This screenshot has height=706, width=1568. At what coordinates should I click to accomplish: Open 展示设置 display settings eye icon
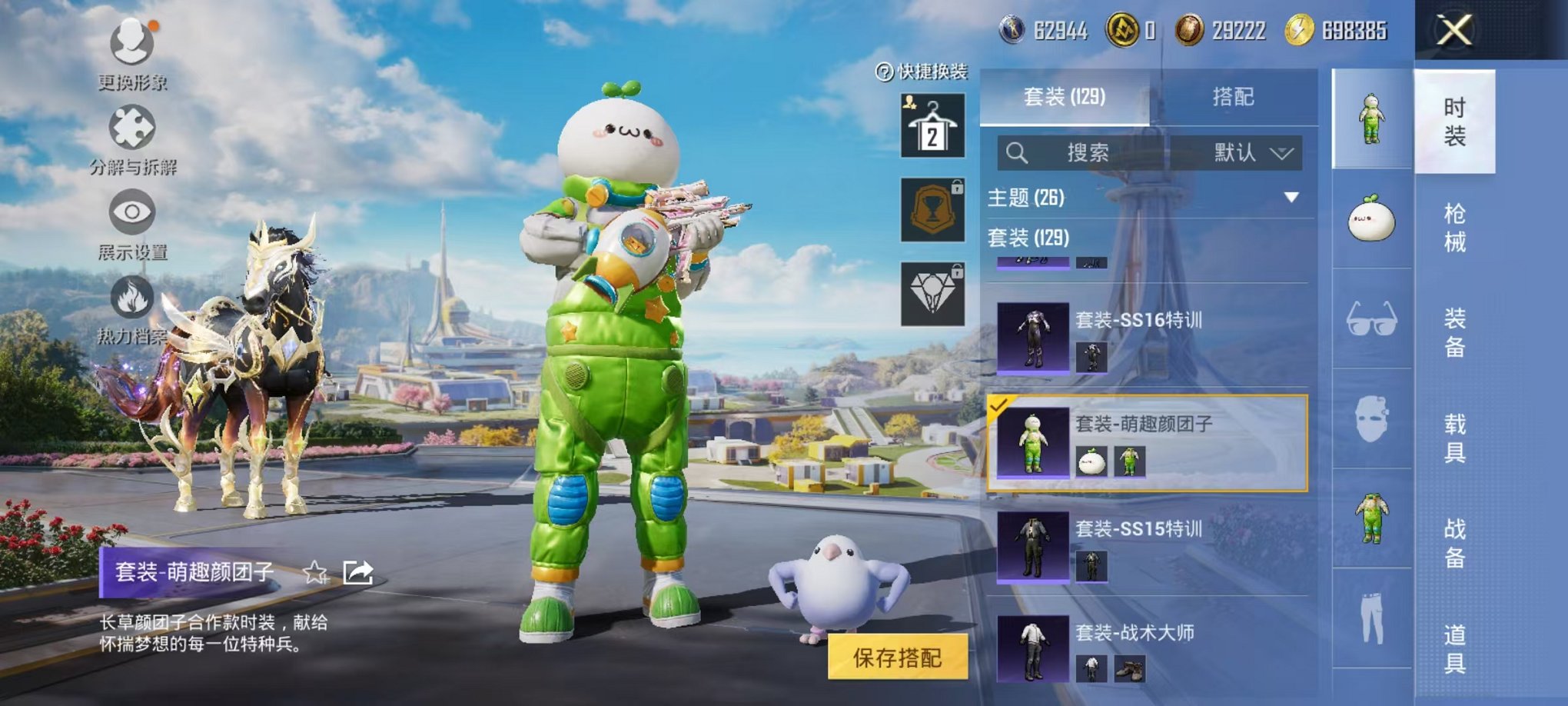tap(132, 212)
